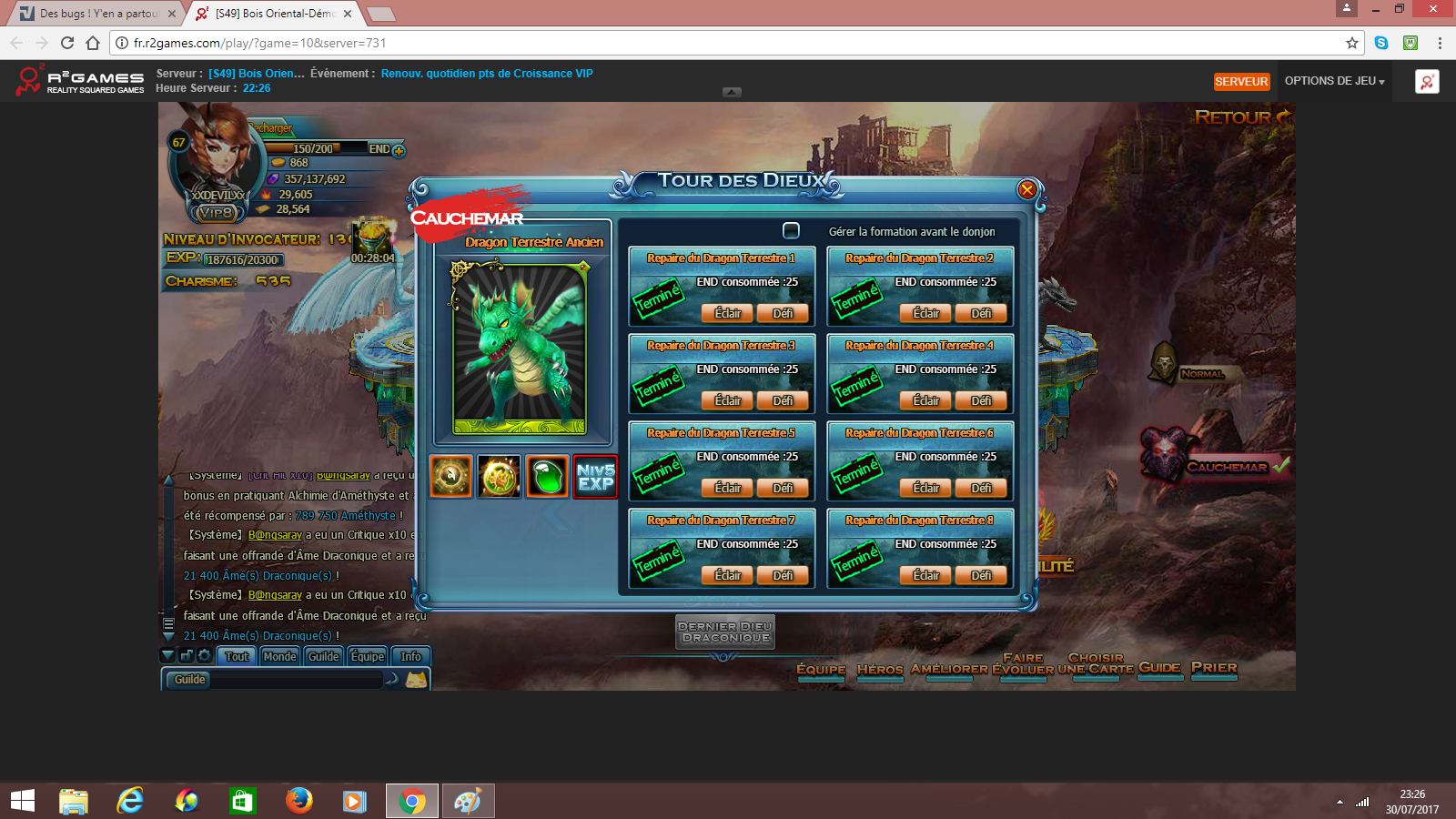The image size is (1456, 819).
Task: Close the Tour des Dieux window
Action: pos(1026,189)
